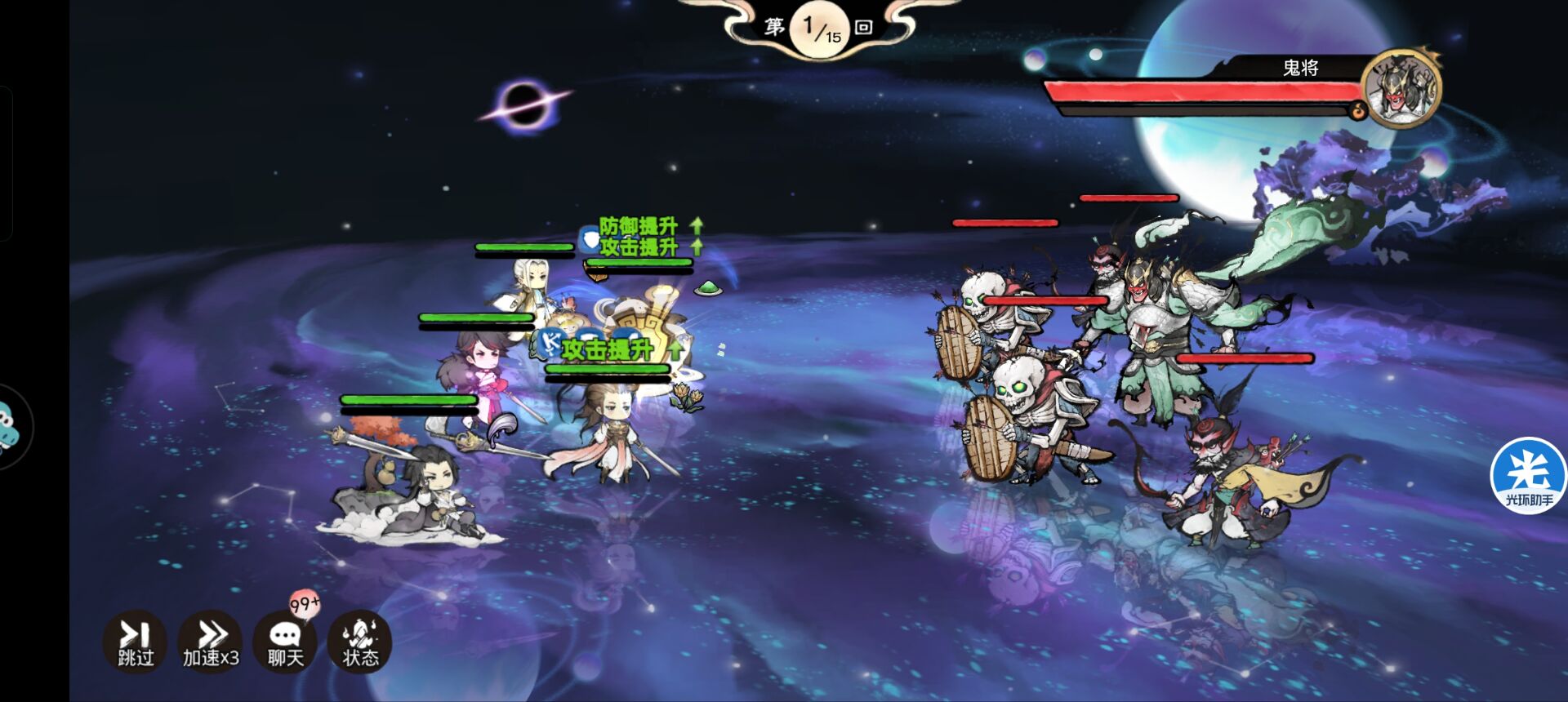Show the 状态 status panel

point(359,642)
